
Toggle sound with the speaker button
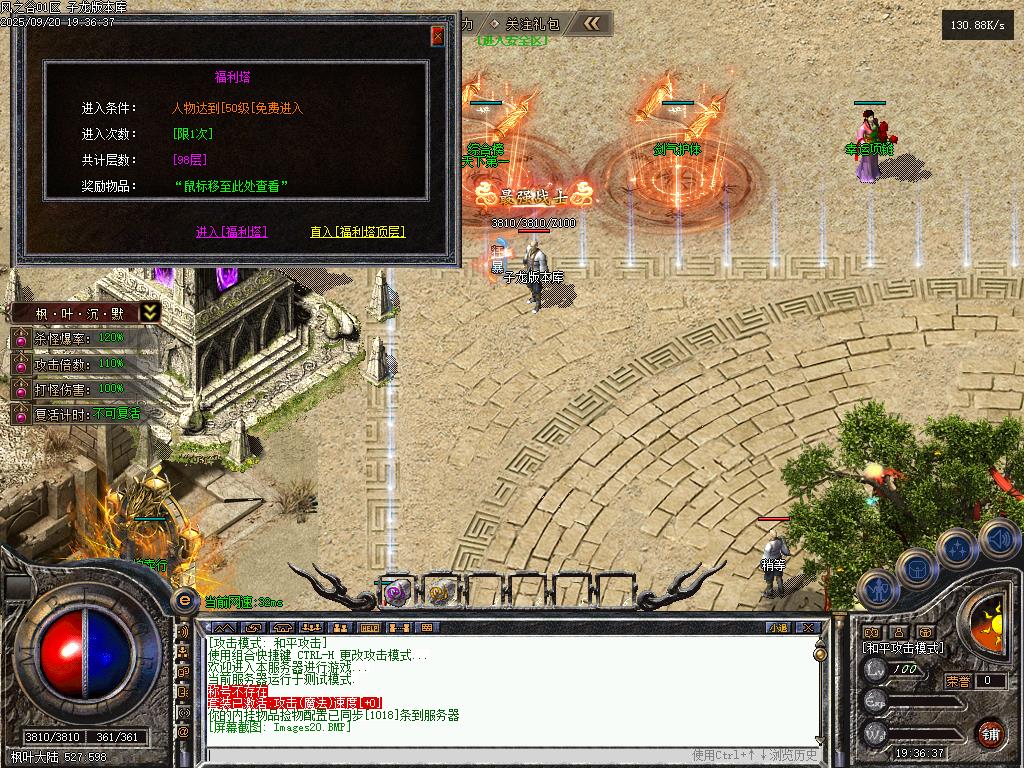998,540
